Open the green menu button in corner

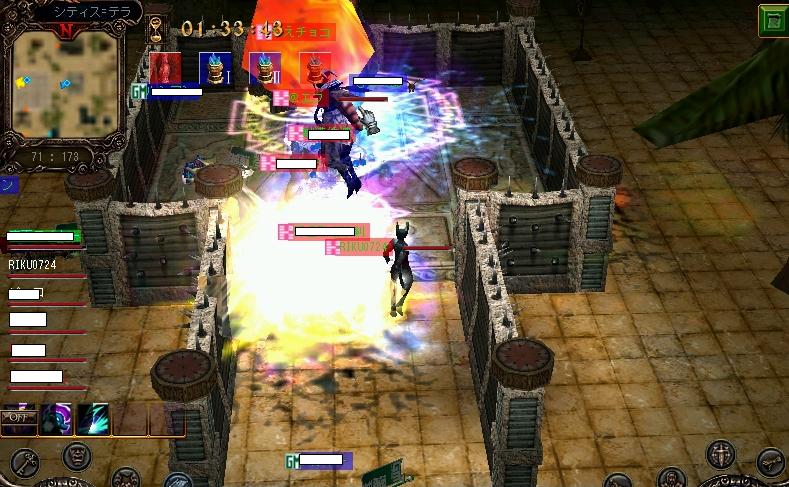772,20
